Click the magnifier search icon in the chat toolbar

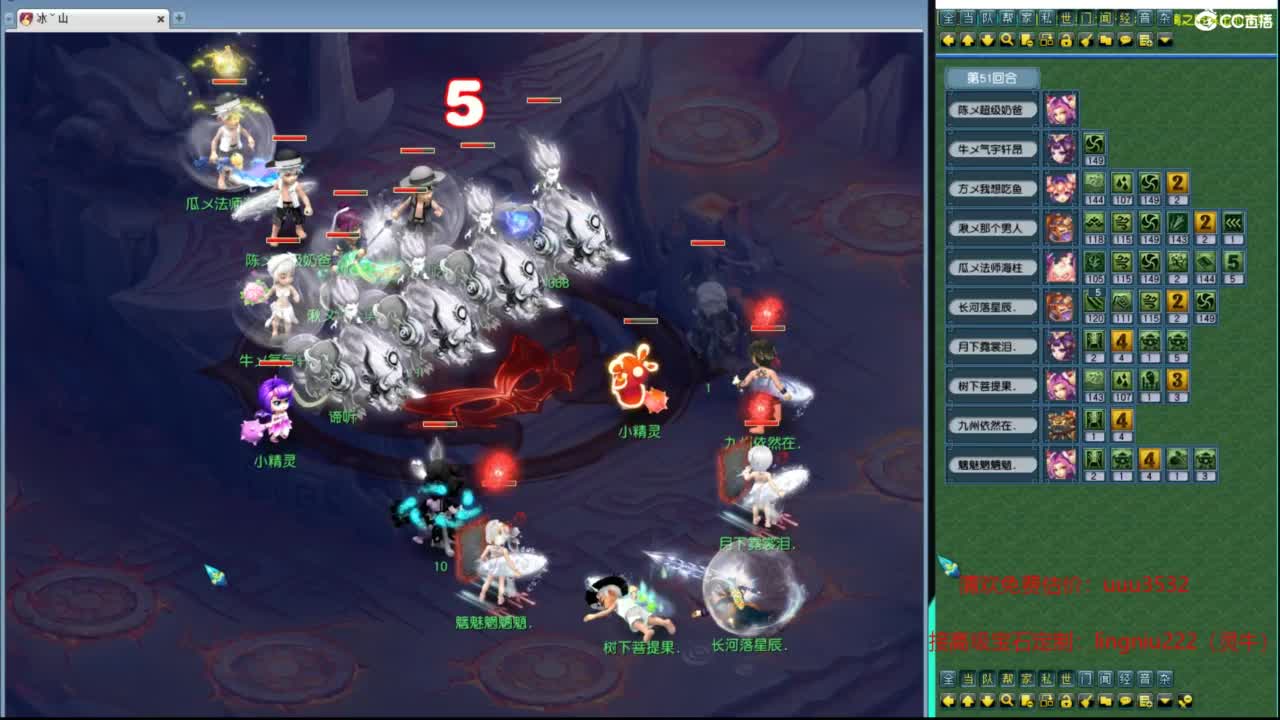(x=1006, y=41)
